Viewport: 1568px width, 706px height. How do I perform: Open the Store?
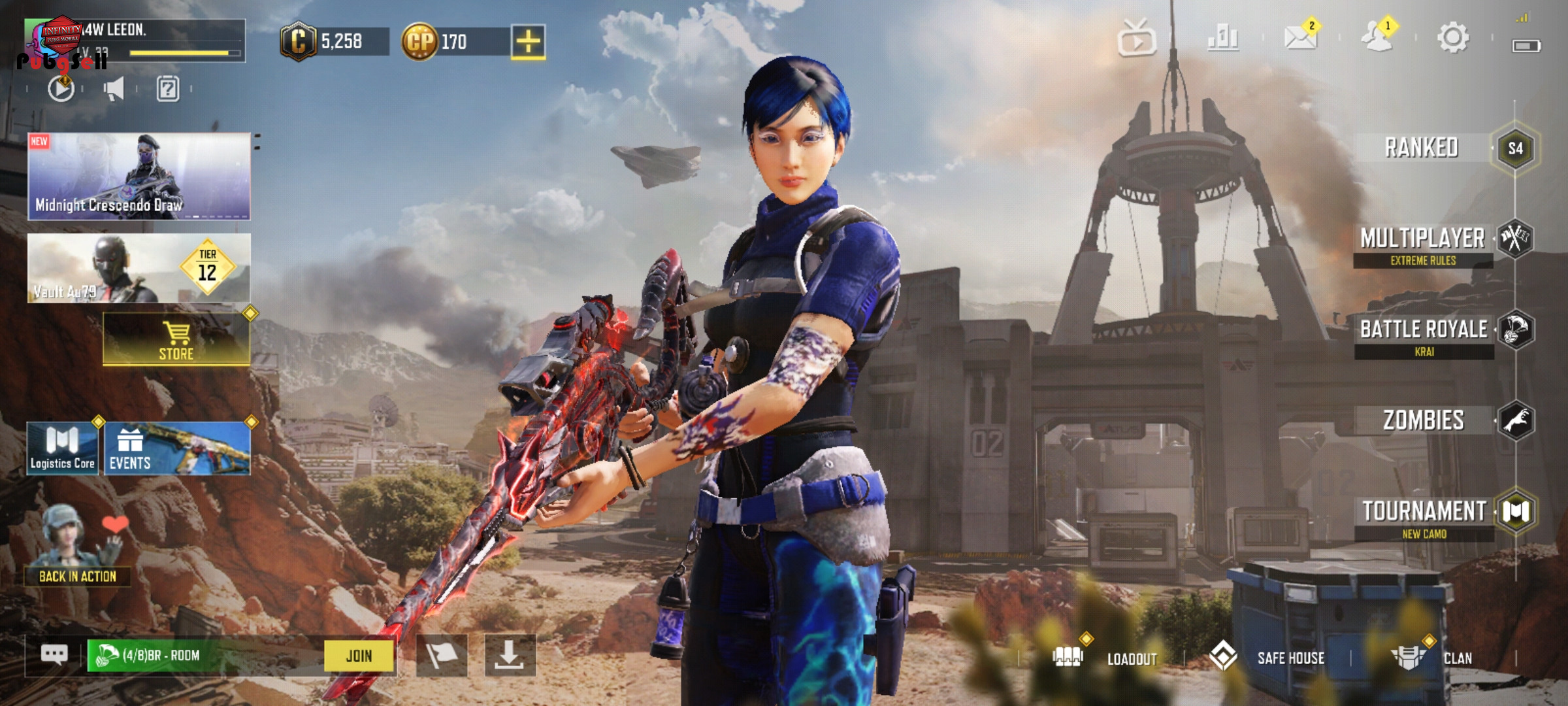tap(176, 340)
